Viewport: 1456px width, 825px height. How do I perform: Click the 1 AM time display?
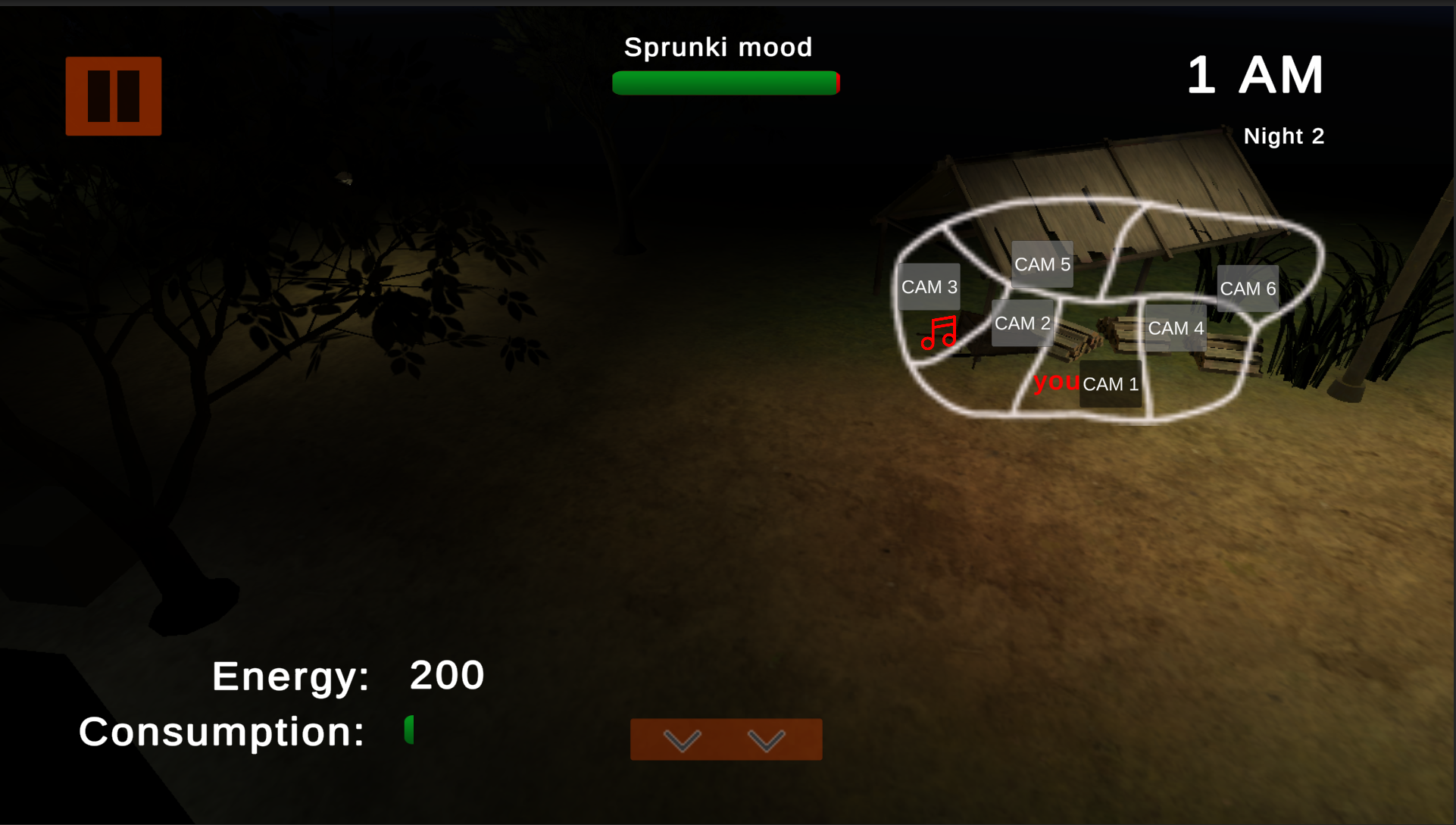coord(1255,74)
